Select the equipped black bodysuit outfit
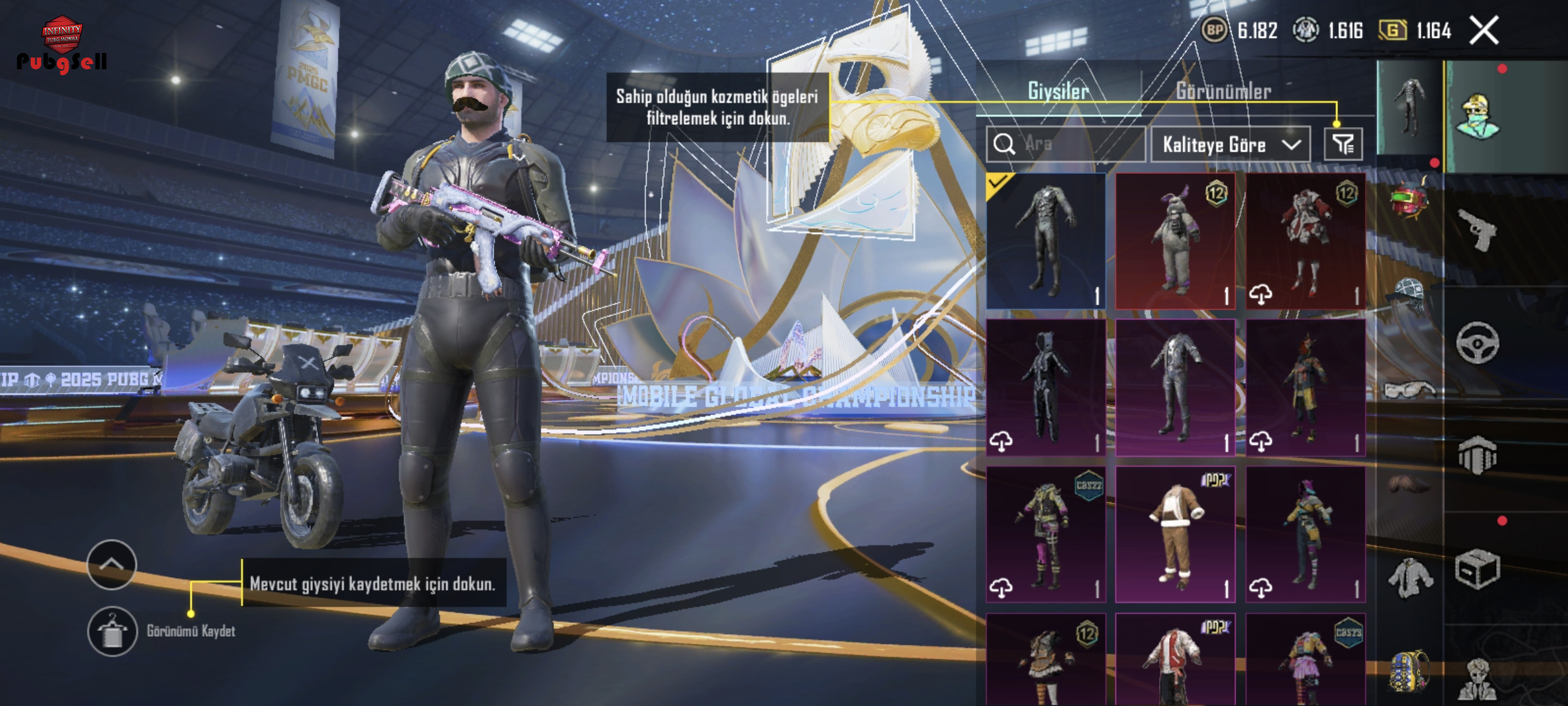The width and height of the screenshot is (1568, 706). coord(1046,241)
